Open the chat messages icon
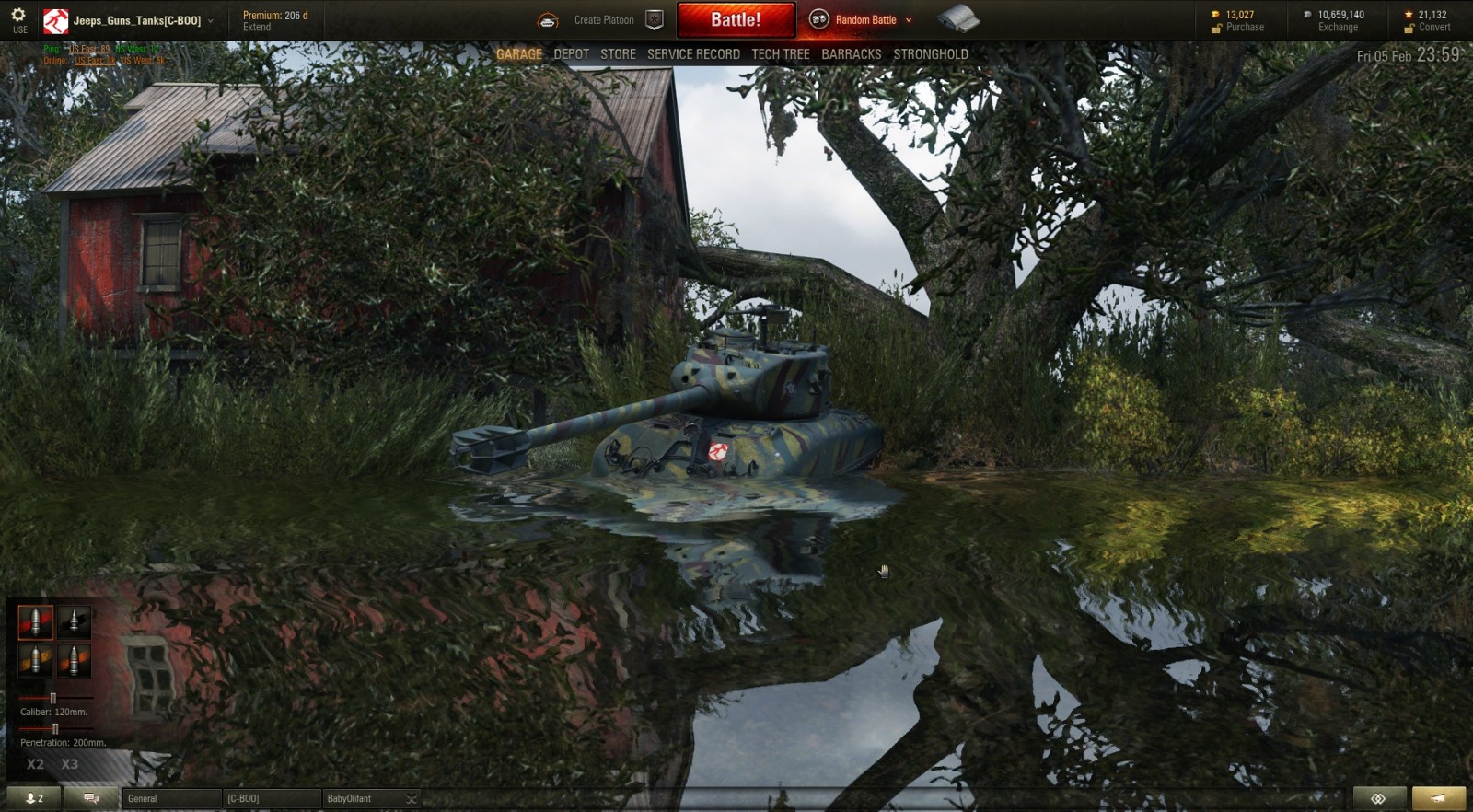 pos(89,797)
